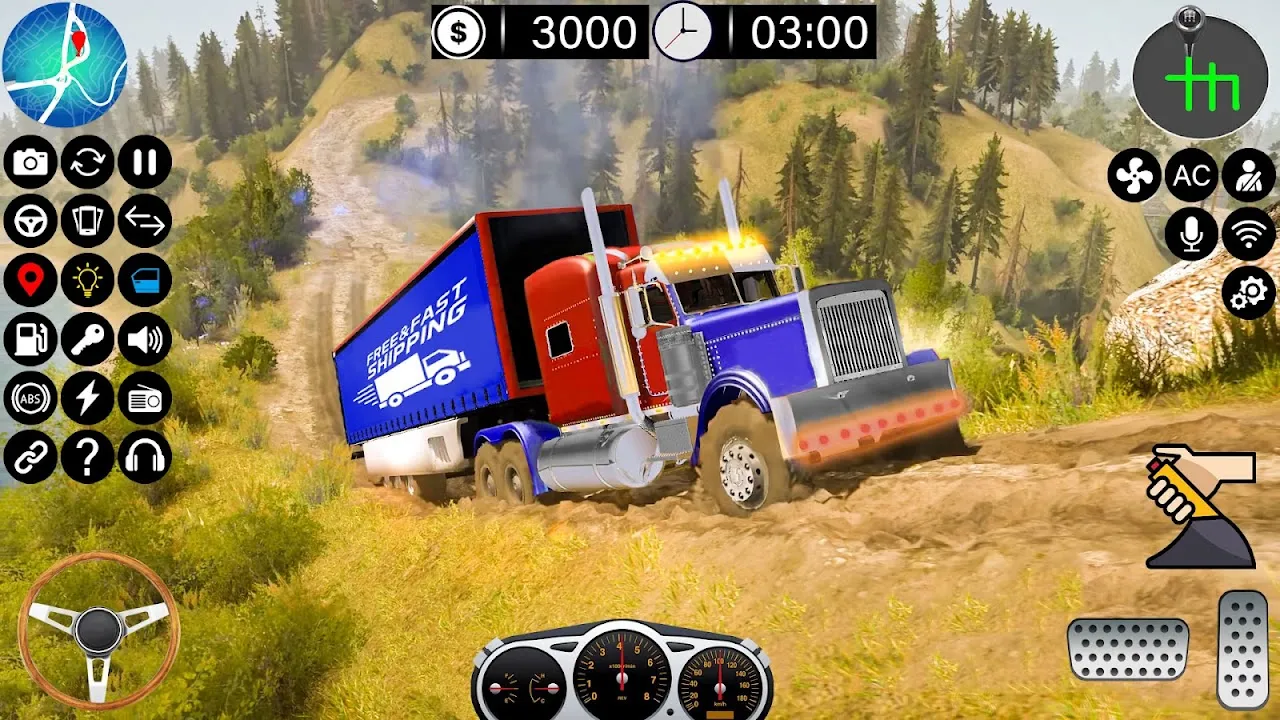Open the question mark help button
Viewport: 1280px width, 720px height.
(x=88, y=457)
